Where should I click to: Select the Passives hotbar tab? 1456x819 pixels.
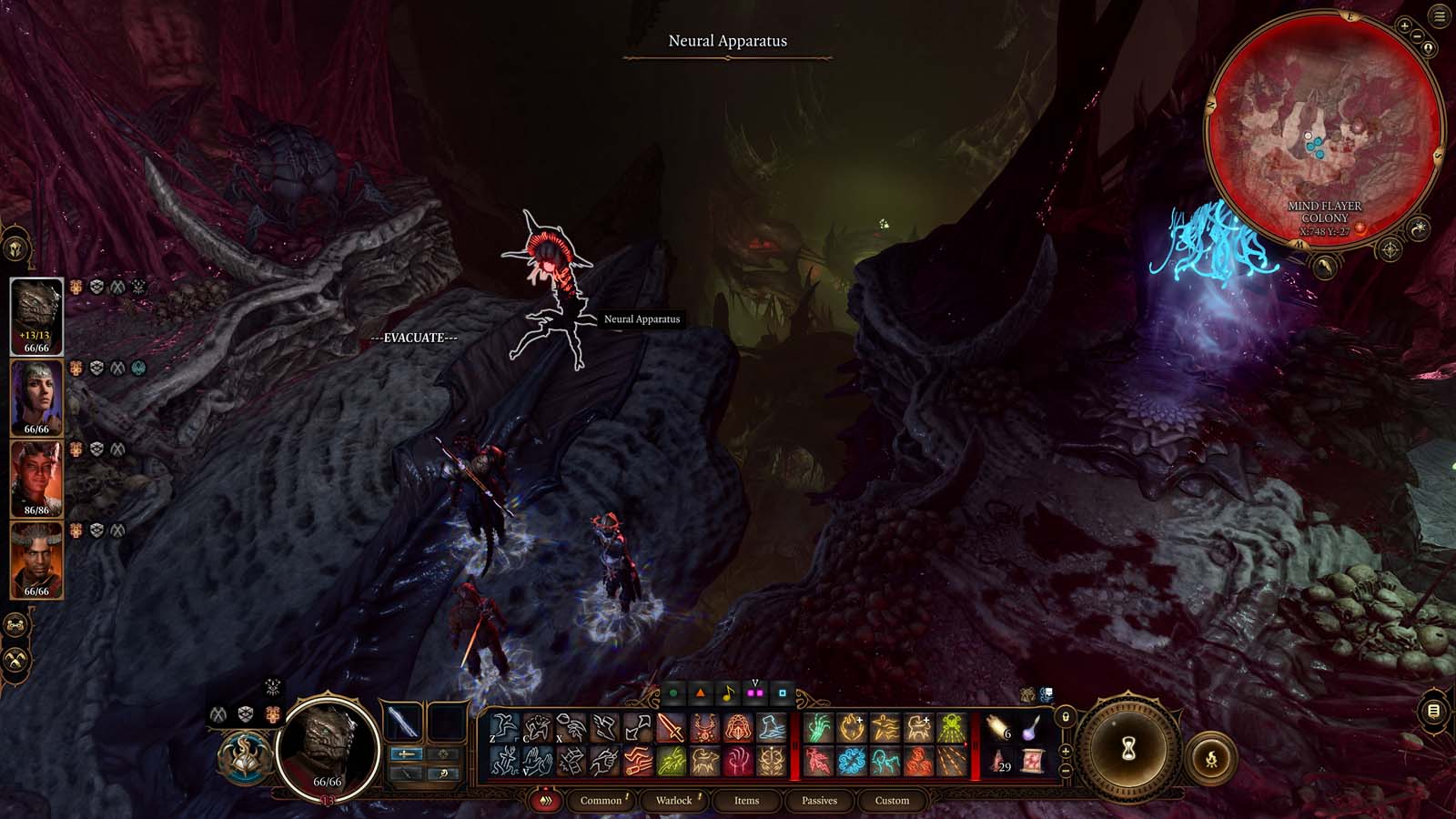tap(819, 800)
